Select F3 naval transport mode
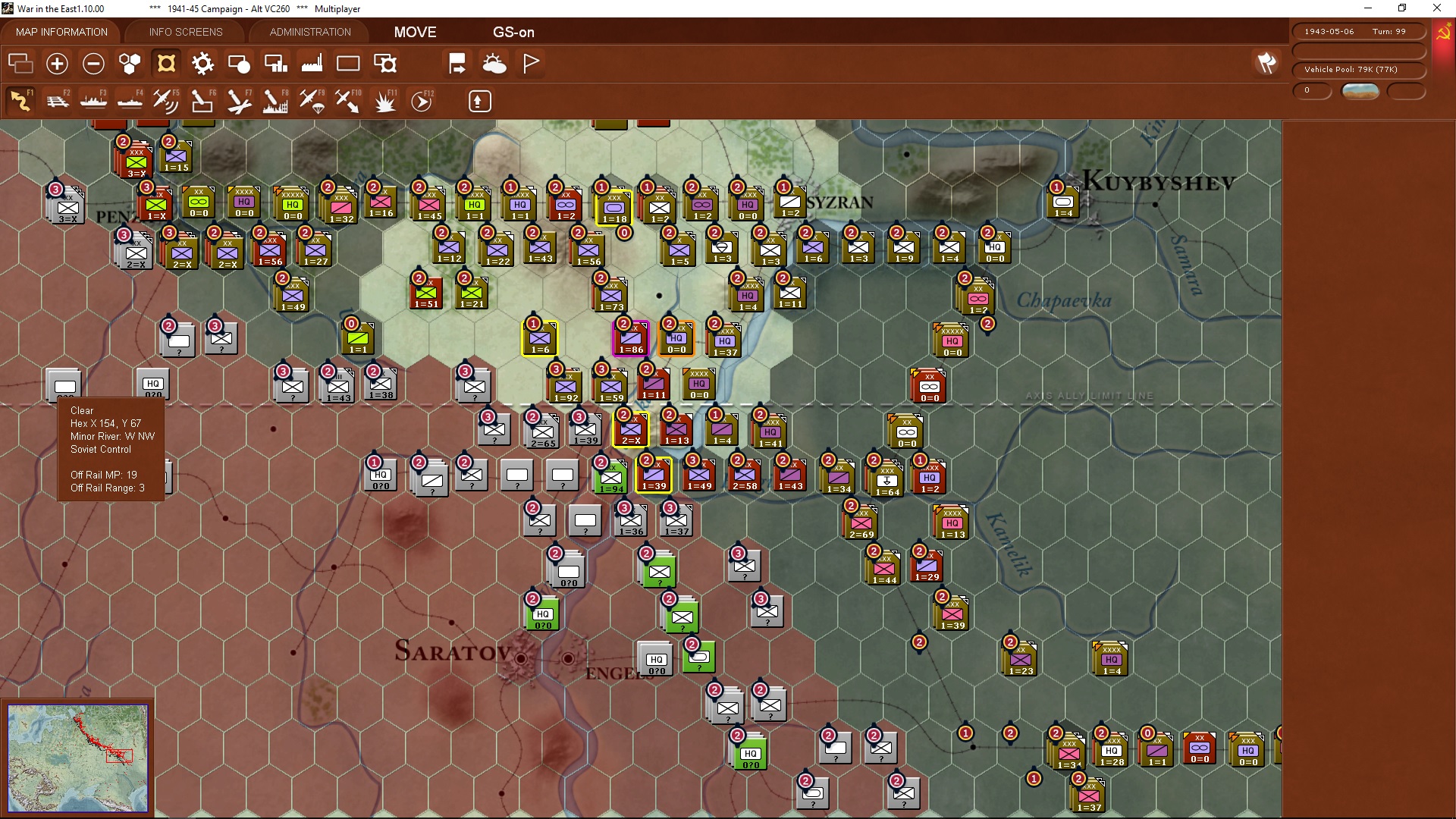Viewport: 1456px width, 819px height. click(94, 101)
